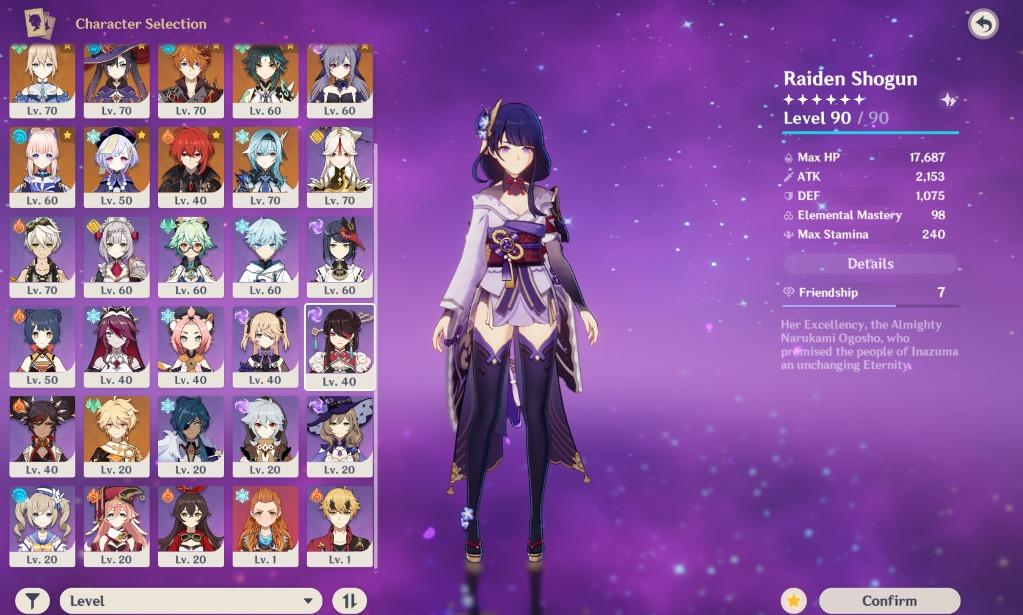The width and height of the screenshot is (1023, 615).
Task: Open the Level sort dropdown
Action: (x=190, y=600)
